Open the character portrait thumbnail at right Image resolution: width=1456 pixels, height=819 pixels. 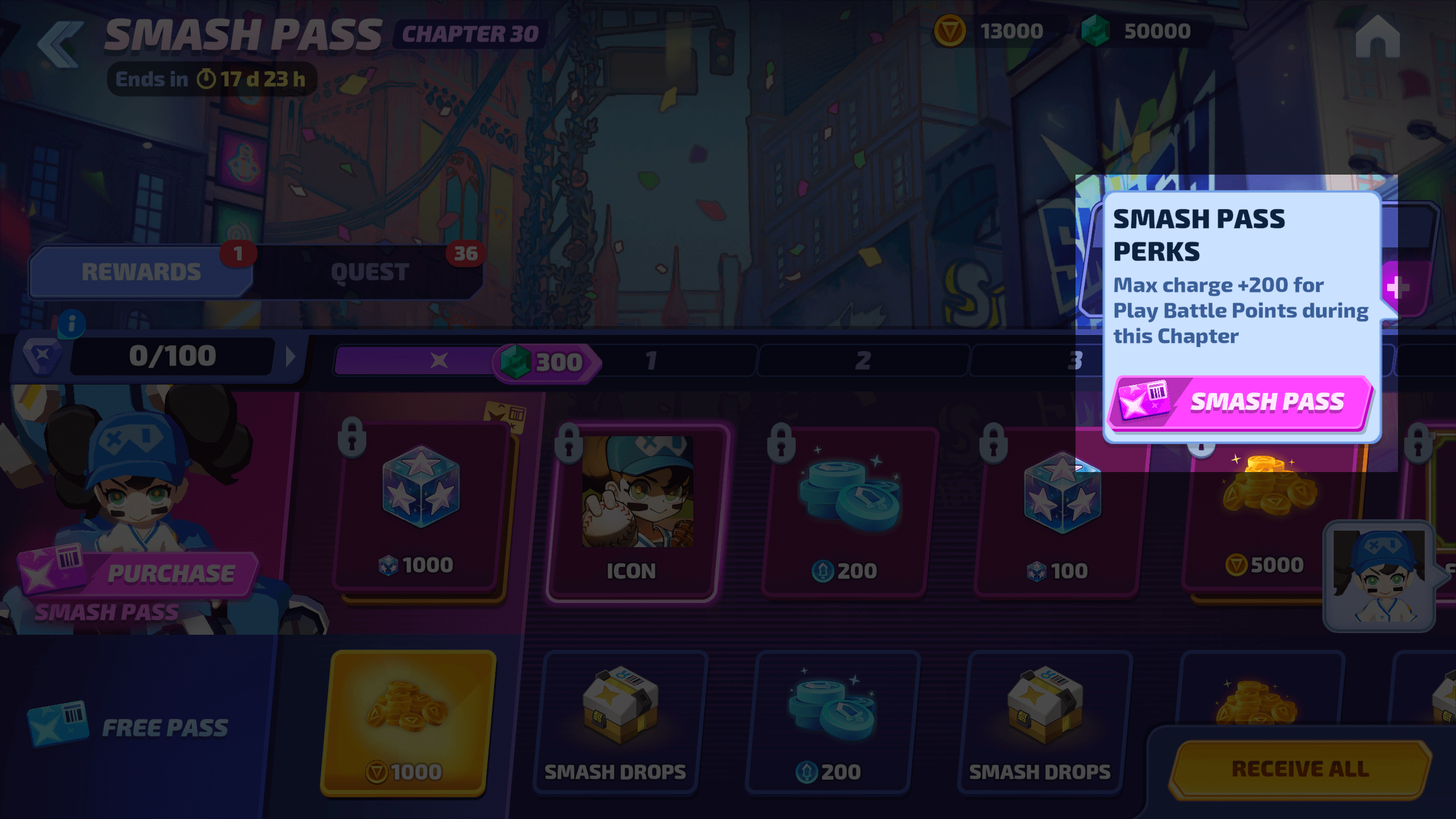[x=1379, y=576]
